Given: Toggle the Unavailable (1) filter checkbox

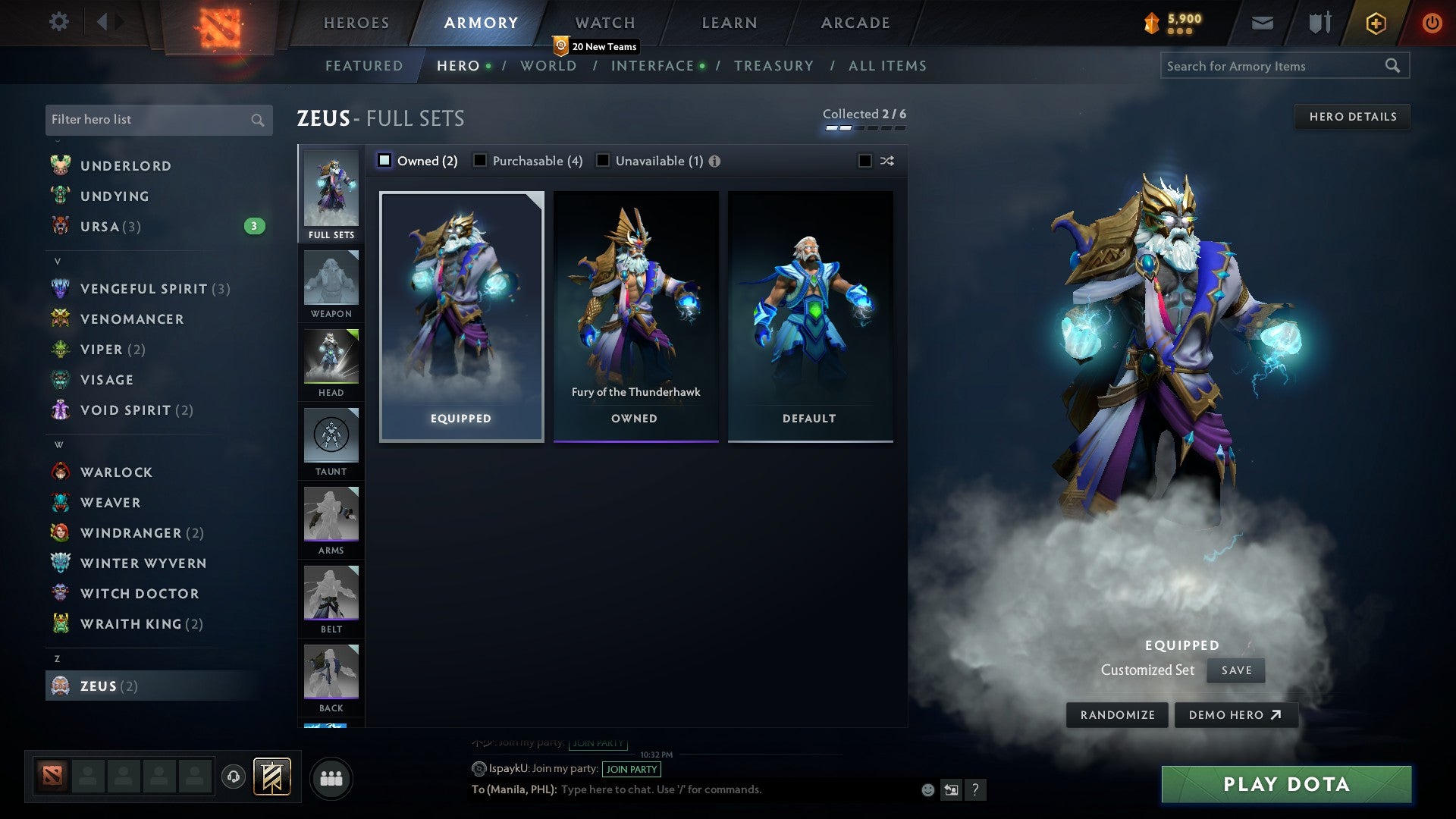Looking at the screenshot, I should 603,160.
